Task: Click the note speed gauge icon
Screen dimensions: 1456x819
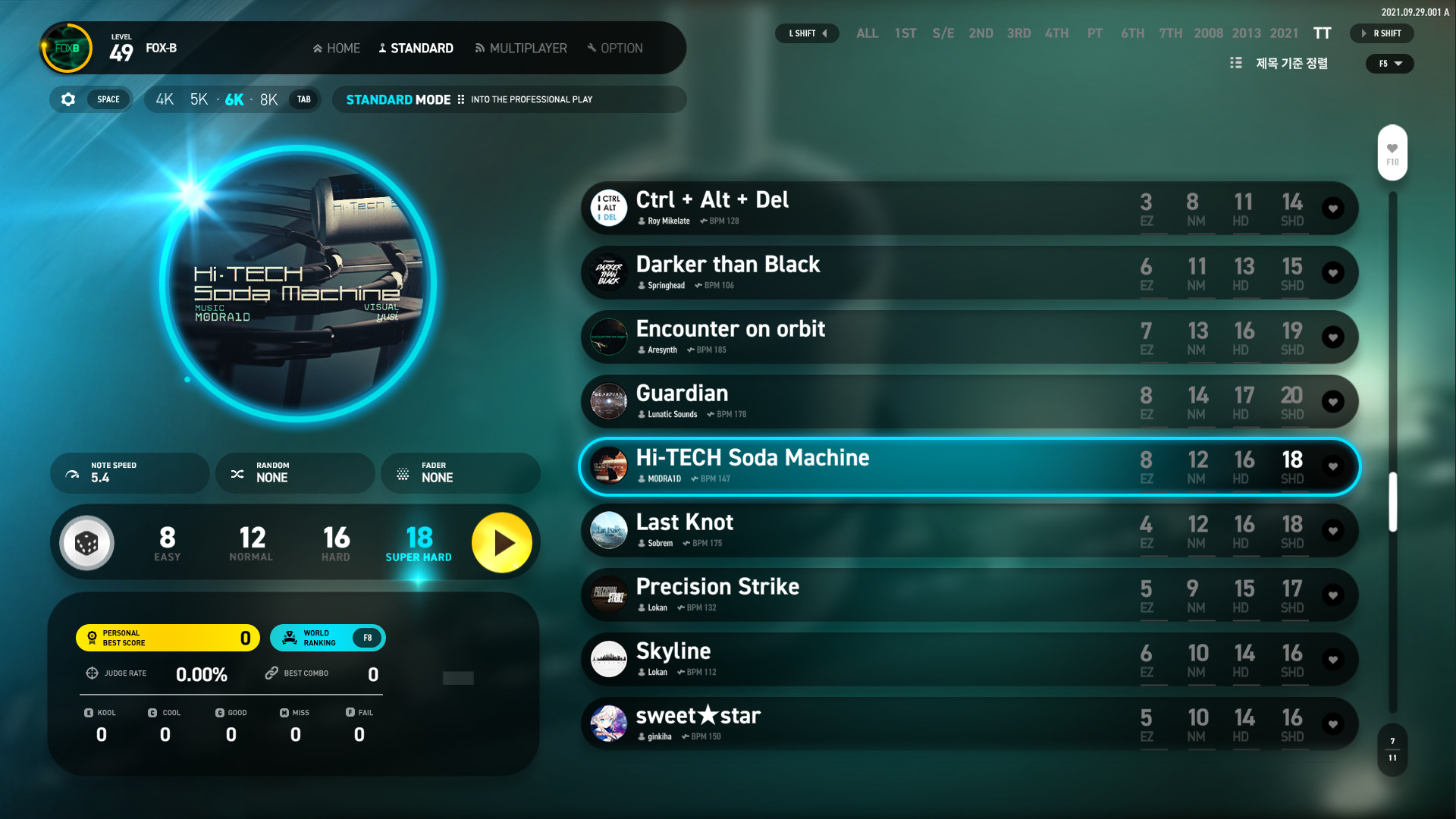Action: click(x=72, y=472)
